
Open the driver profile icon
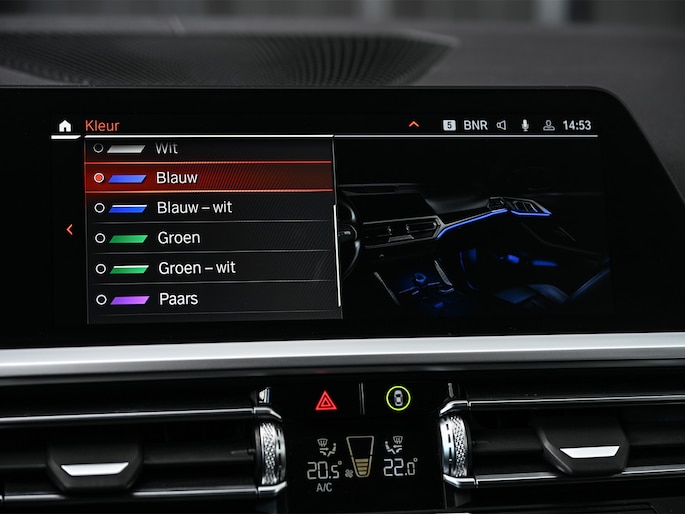[x=548, y=126]
